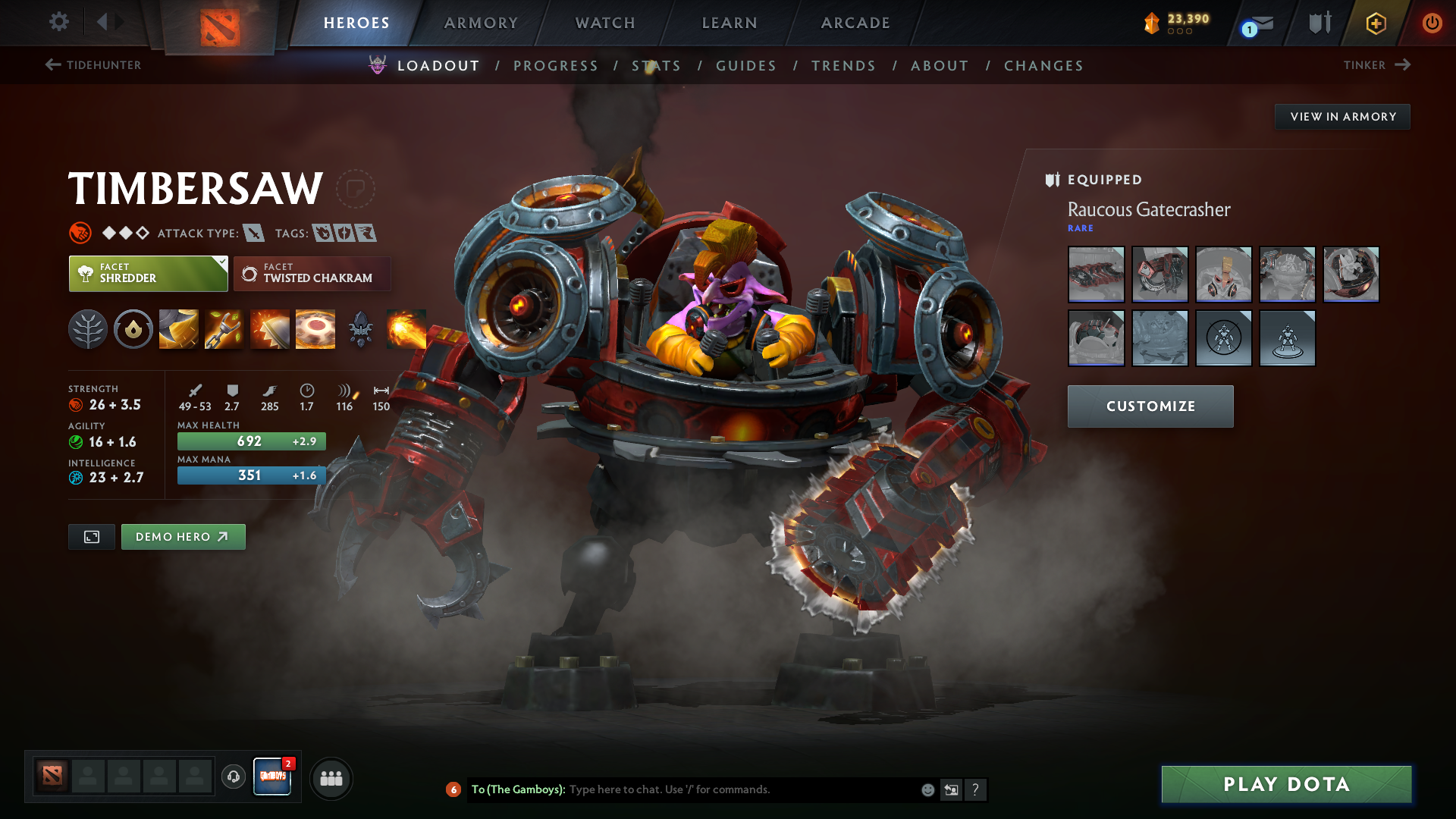Click the Gamboys party card thumbnail

click(272, 777)
